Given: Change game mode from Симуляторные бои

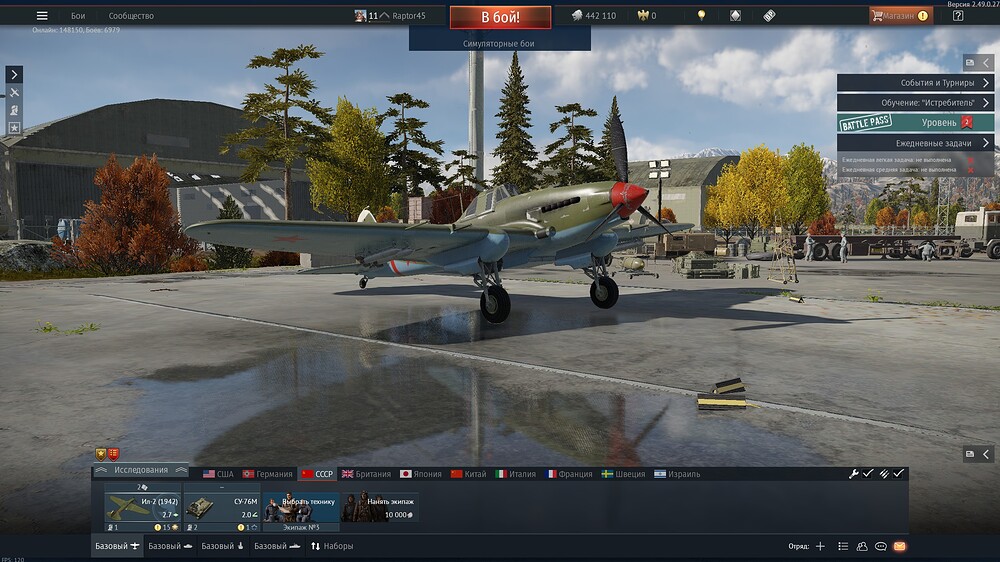Looking at the screenshot, I should tap(499, 44).
